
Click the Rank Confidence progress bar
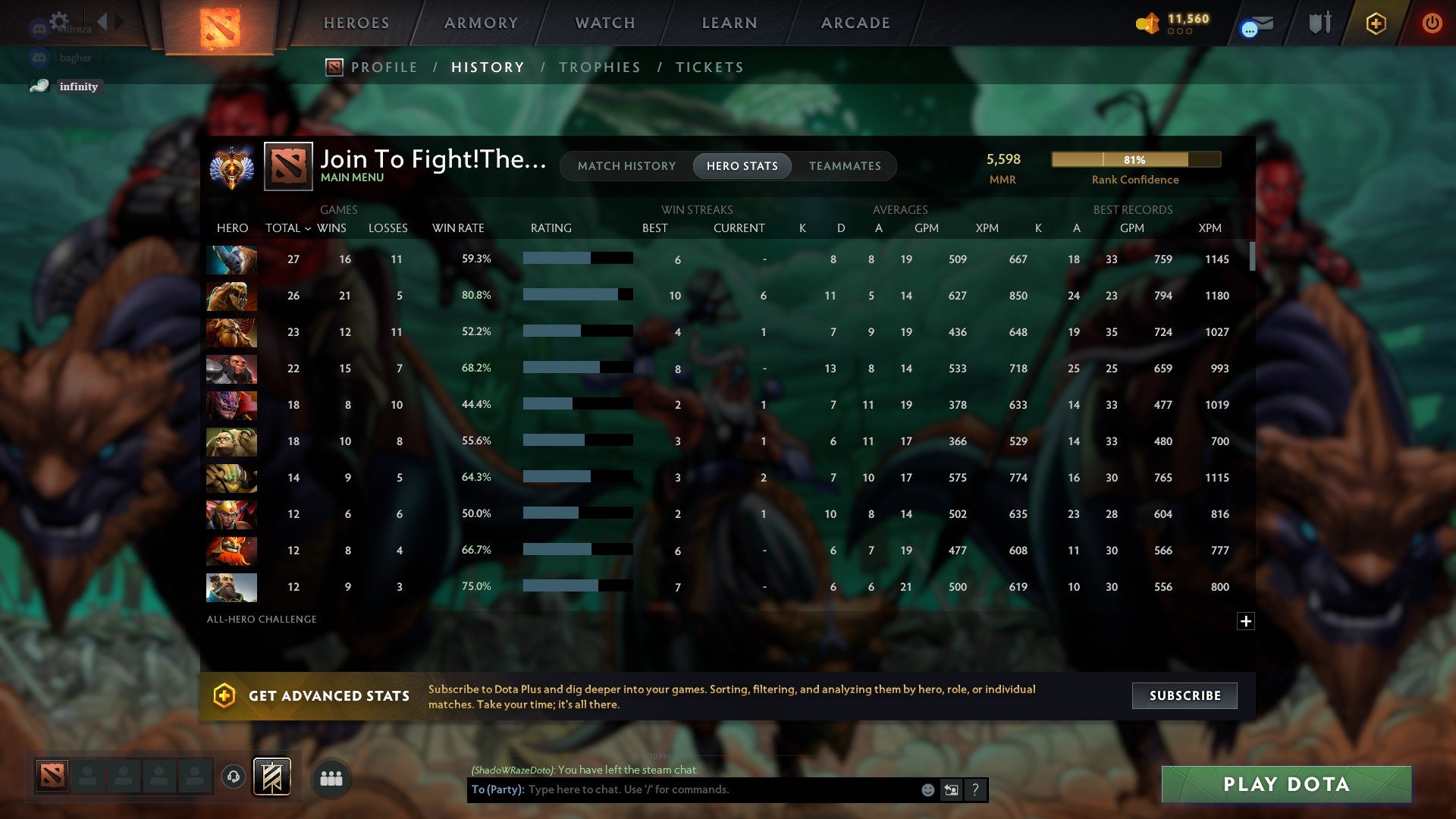coord(1135,159)
